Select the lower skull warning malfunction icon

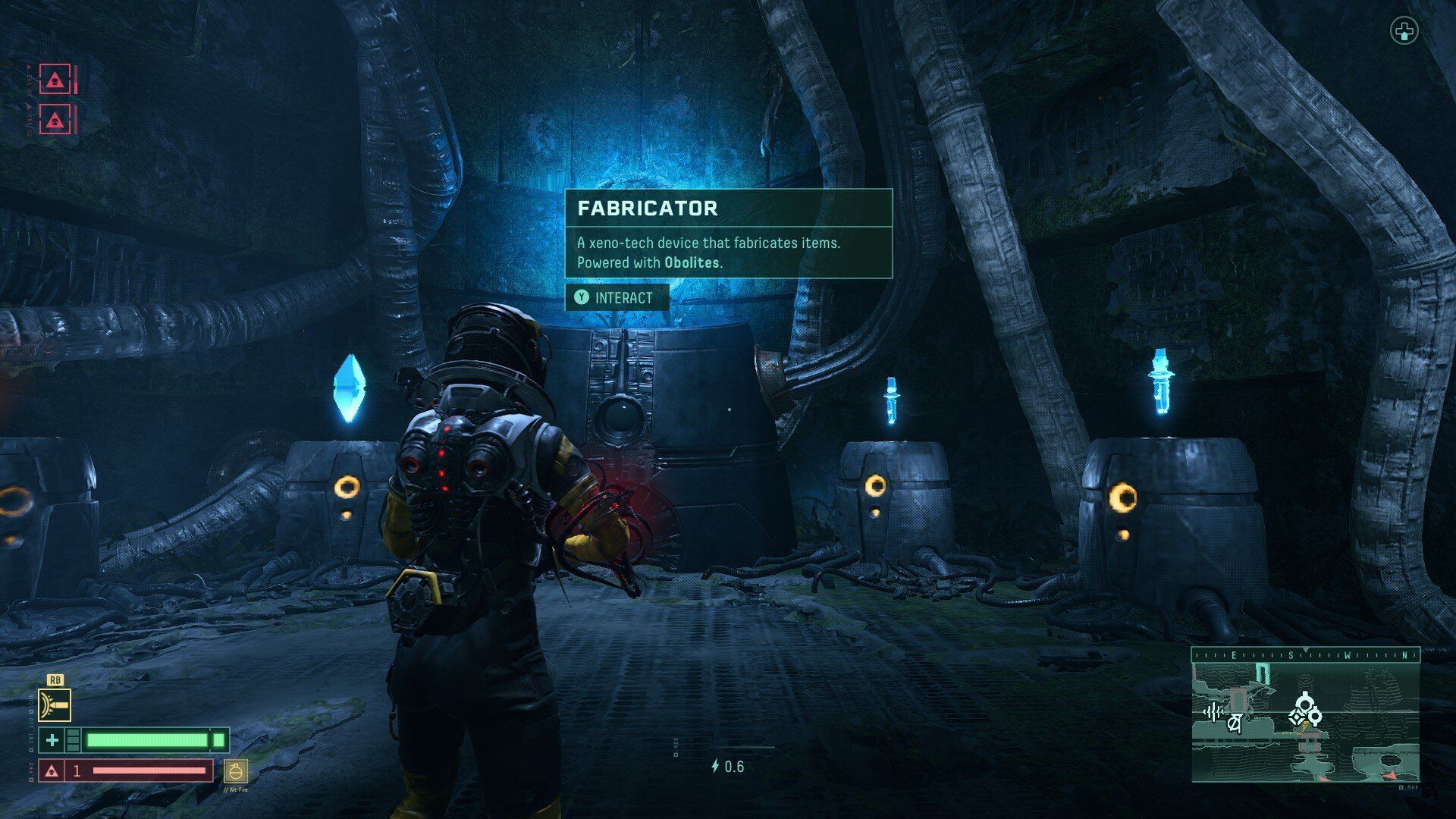55,119
